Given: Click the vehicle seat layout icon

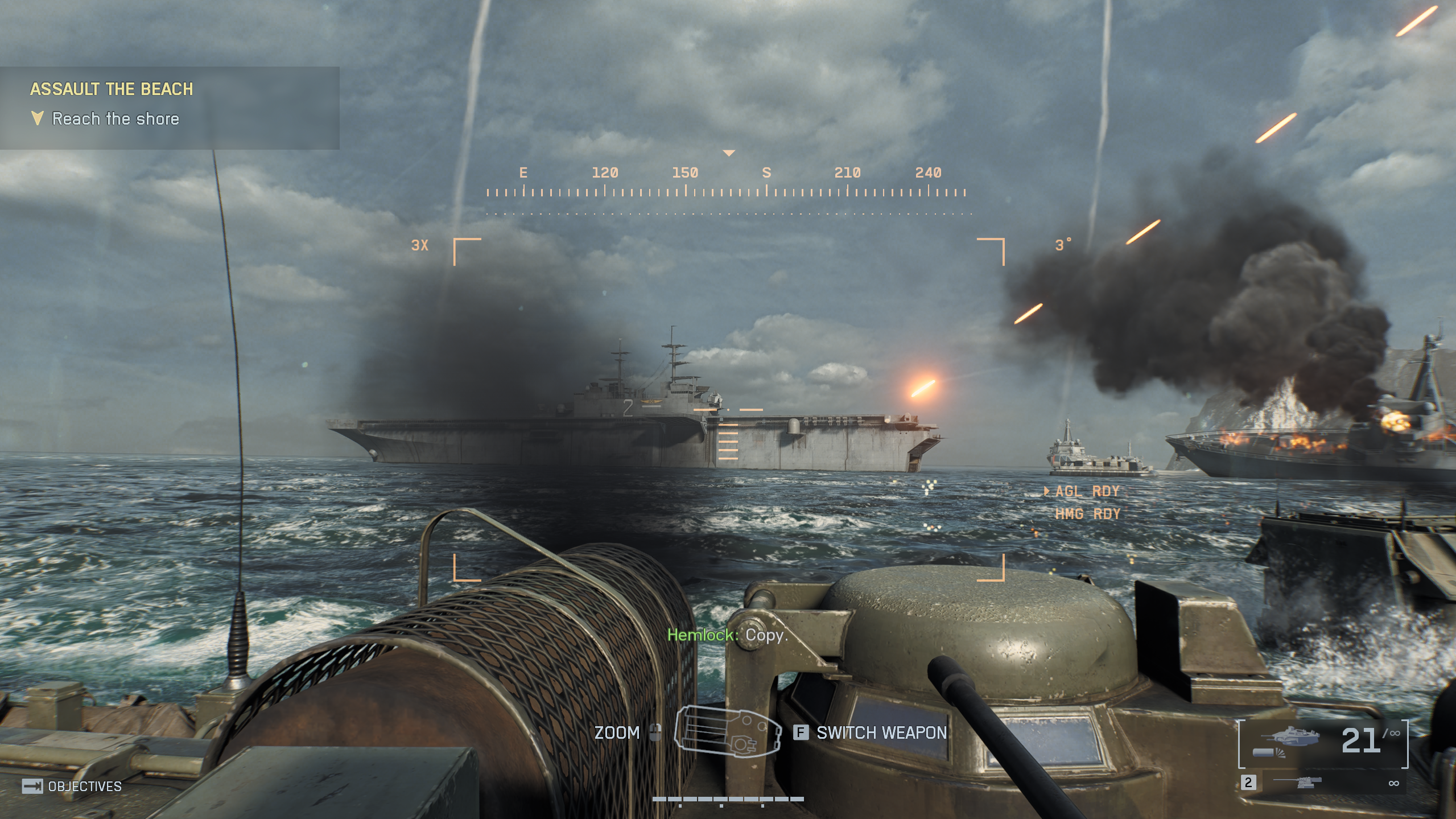Looking at the screenshot, I should (727, 731).
